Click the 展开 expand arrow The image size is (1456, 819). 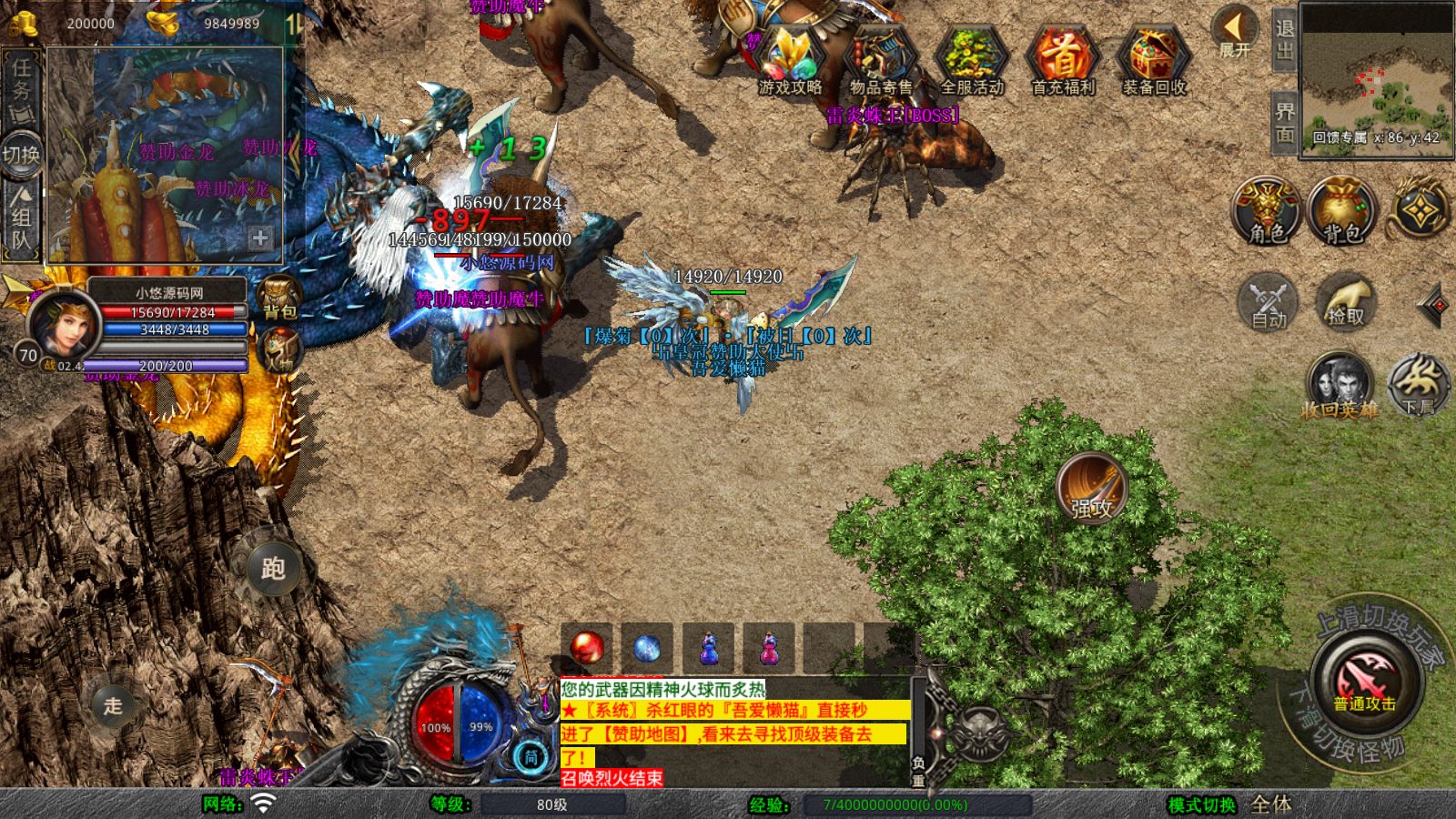[1235, 32]
